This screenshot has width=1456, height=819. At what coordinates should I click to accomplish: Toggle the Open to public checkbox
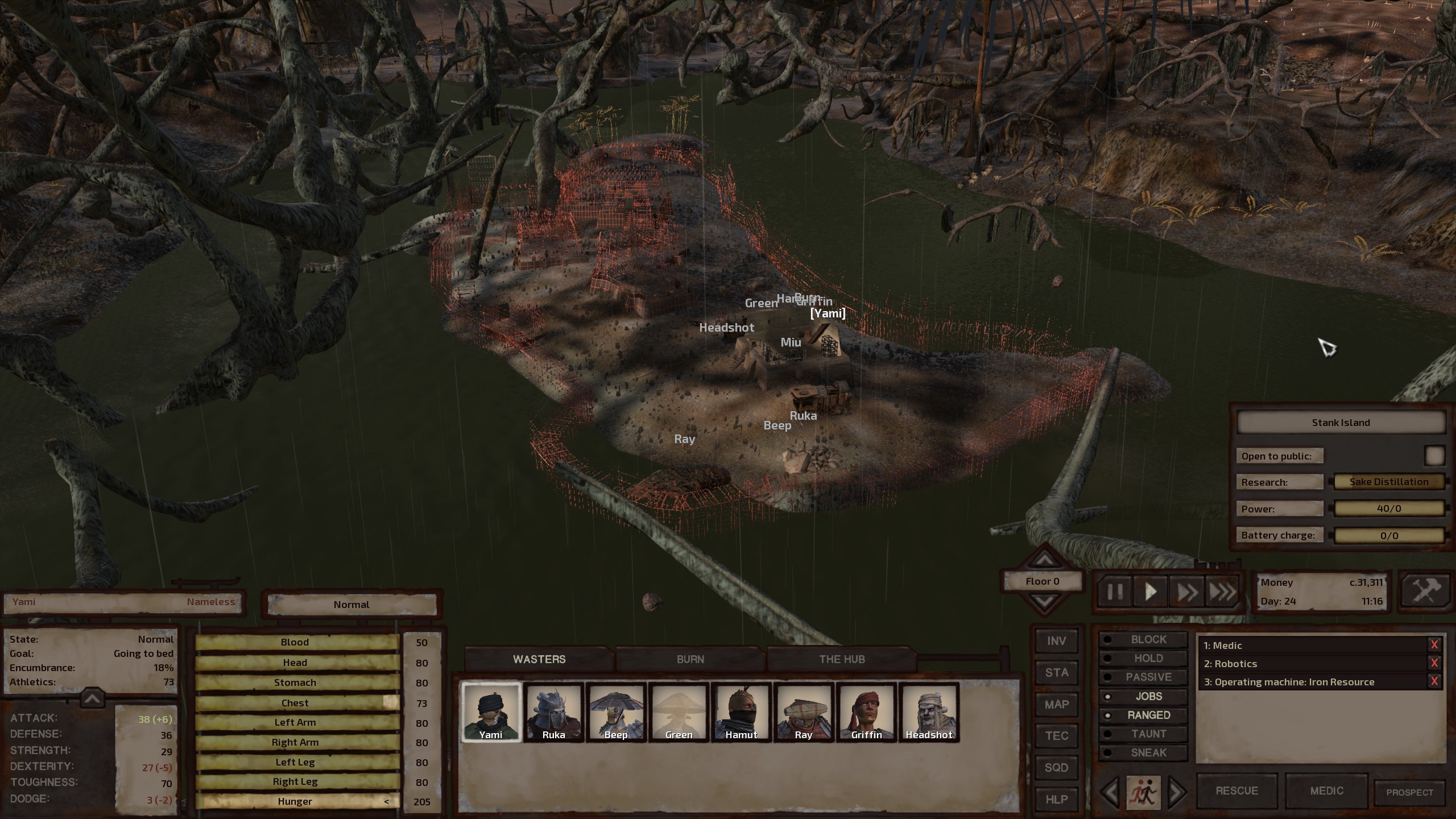[x=1434, y=456]
